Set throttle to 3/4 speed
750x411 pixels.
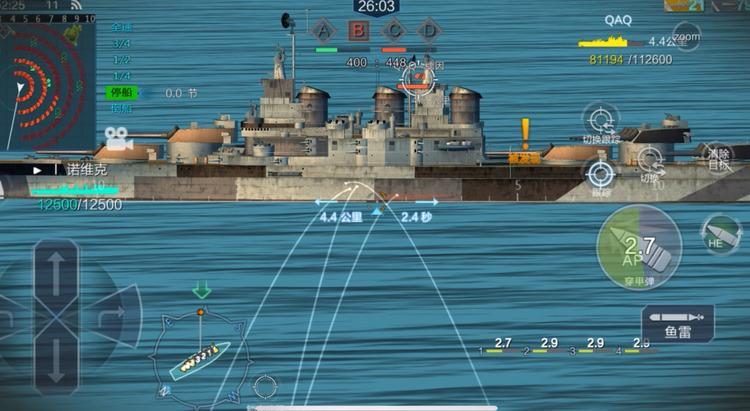121,44
